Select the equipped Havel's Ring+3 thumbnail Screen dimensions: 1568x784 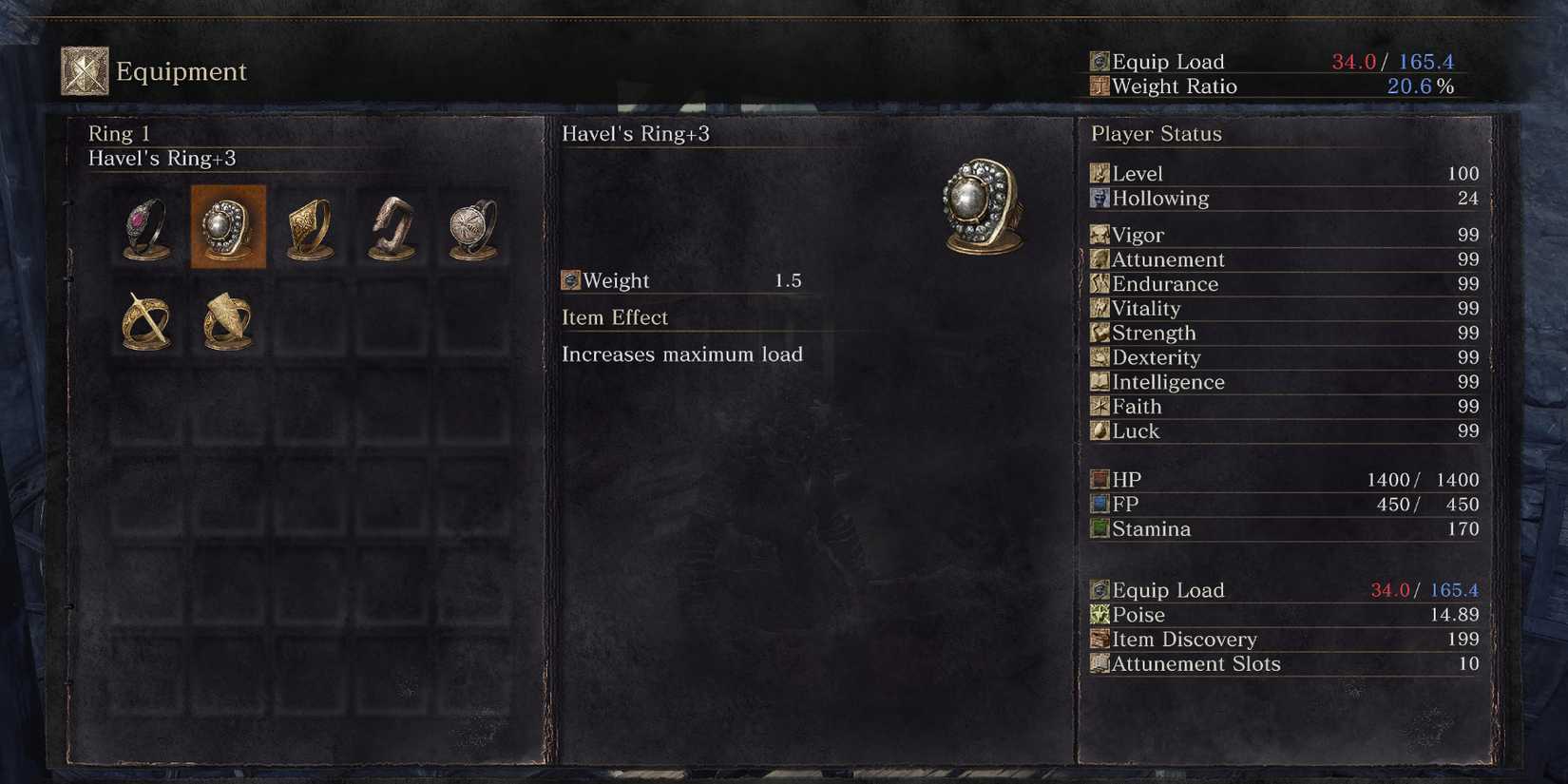tap(228, 228)
